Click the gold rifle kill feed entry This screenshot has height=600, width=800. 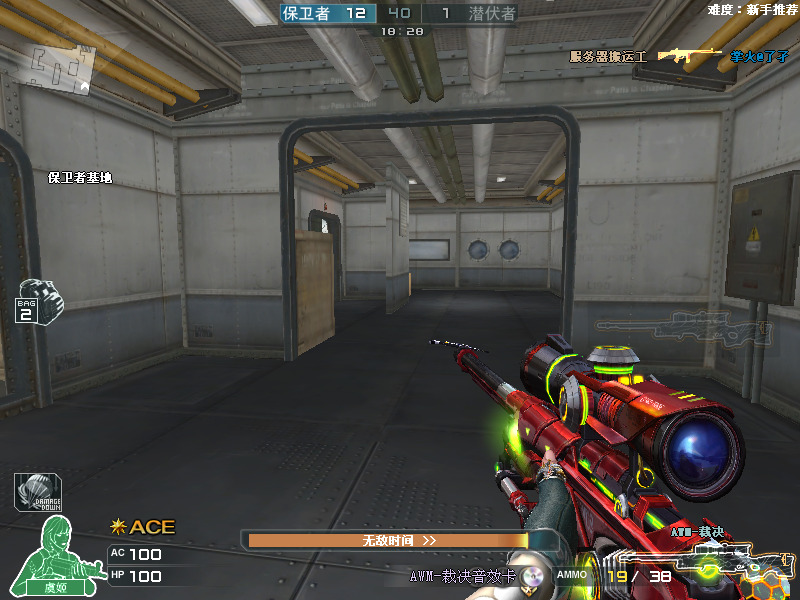click(688, 56)
